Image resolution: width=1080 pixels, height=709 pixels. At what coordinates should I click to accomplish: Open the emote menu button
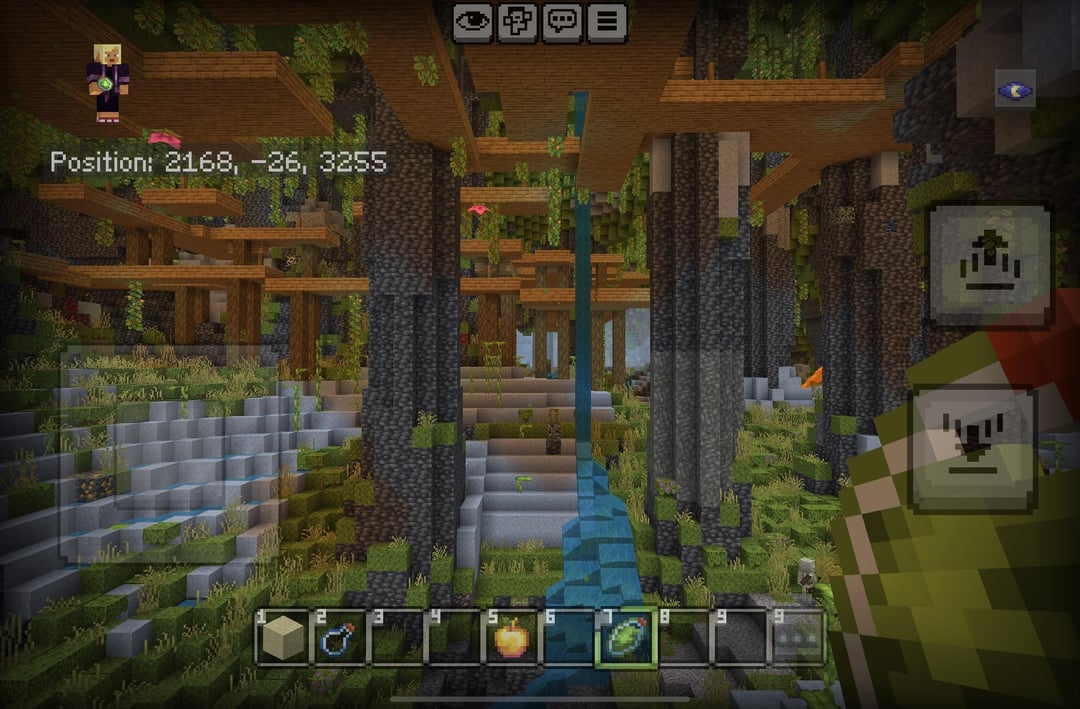(x=518, y=22)
